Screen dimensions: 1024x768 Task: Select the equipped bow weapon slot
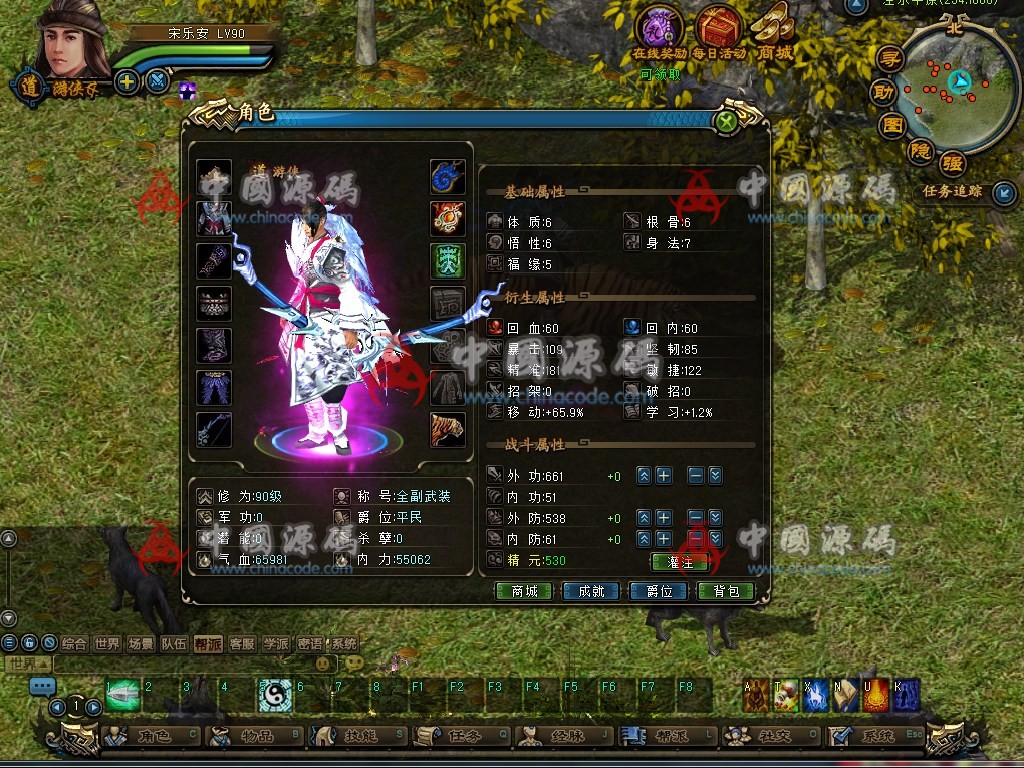pyautogui.click(x=214, y=430)
